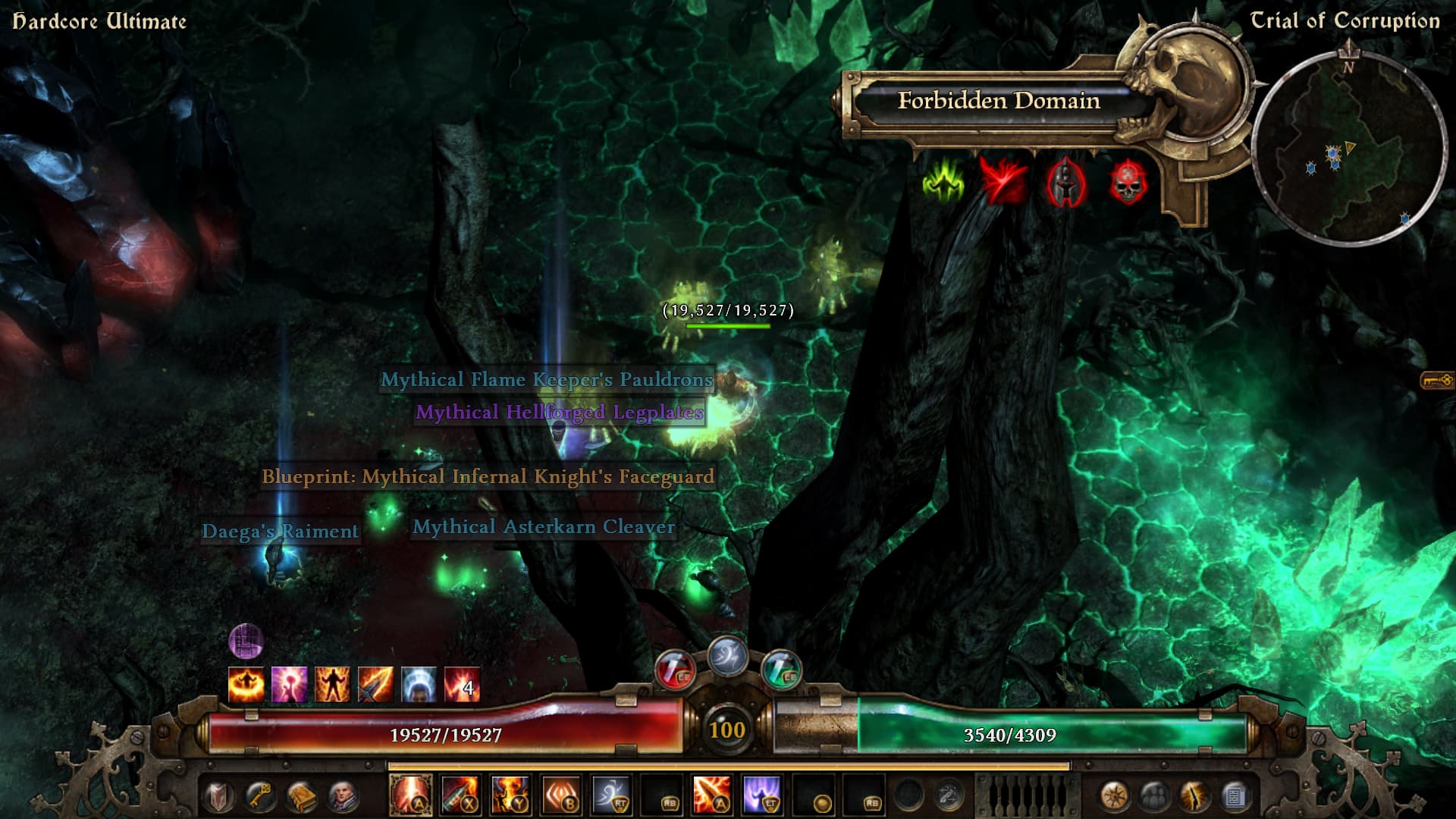Open the multiplayer group icon

click(1154, 797)
